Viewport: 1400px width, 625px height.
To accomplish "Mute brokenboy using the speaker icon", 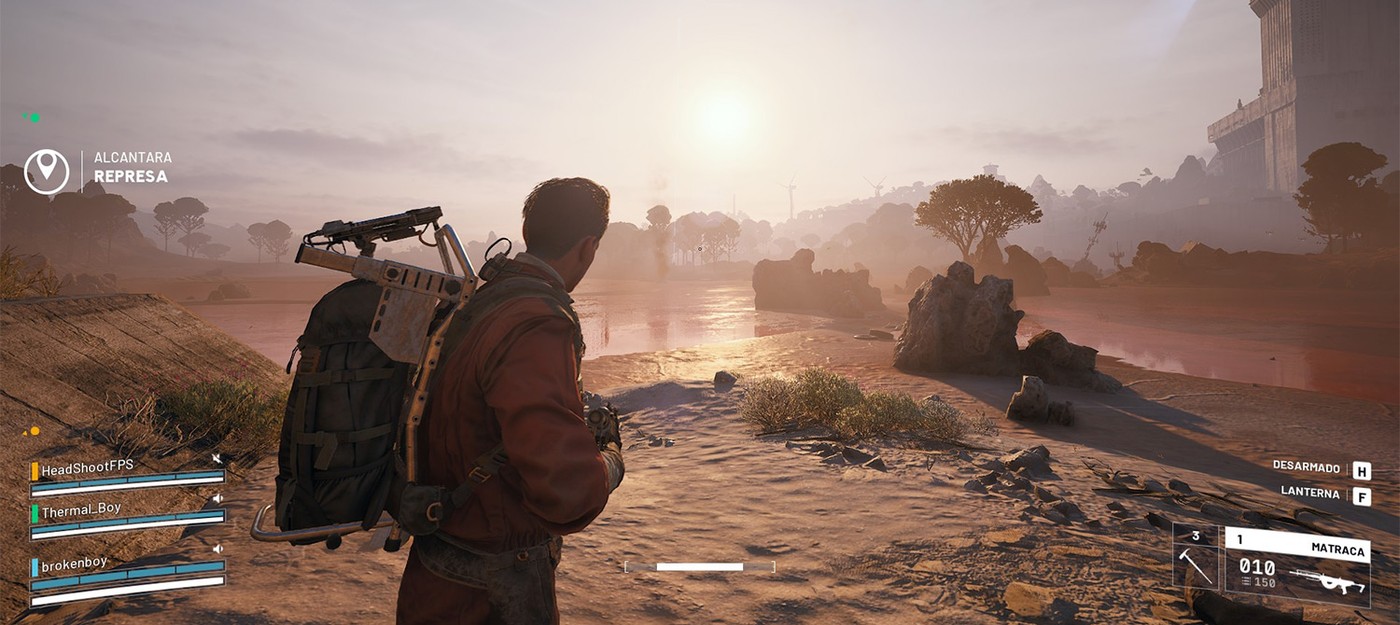I will (217, 548).
